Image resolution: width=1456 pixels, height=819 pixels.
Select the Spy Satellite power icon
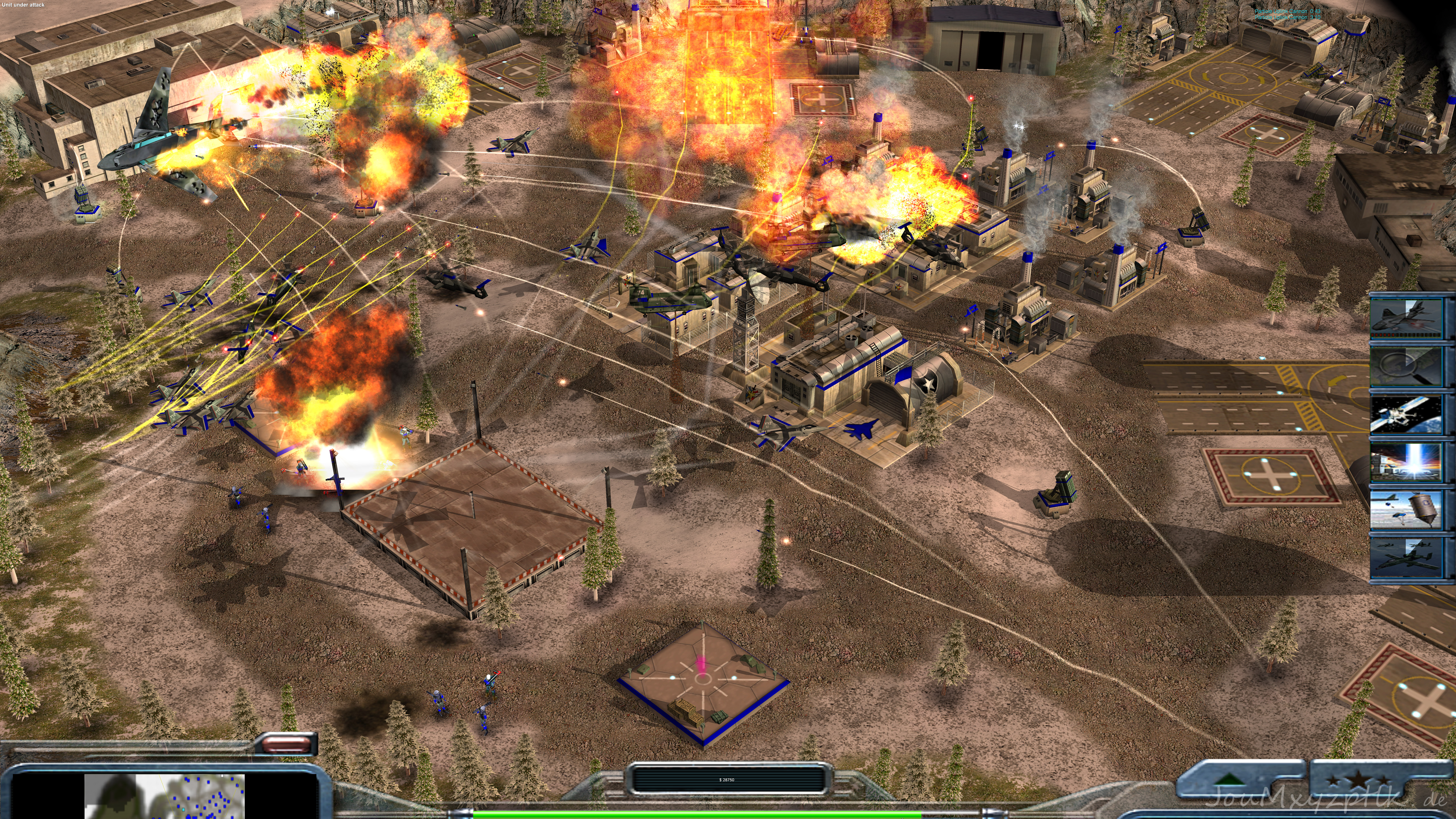point(1406,414)
